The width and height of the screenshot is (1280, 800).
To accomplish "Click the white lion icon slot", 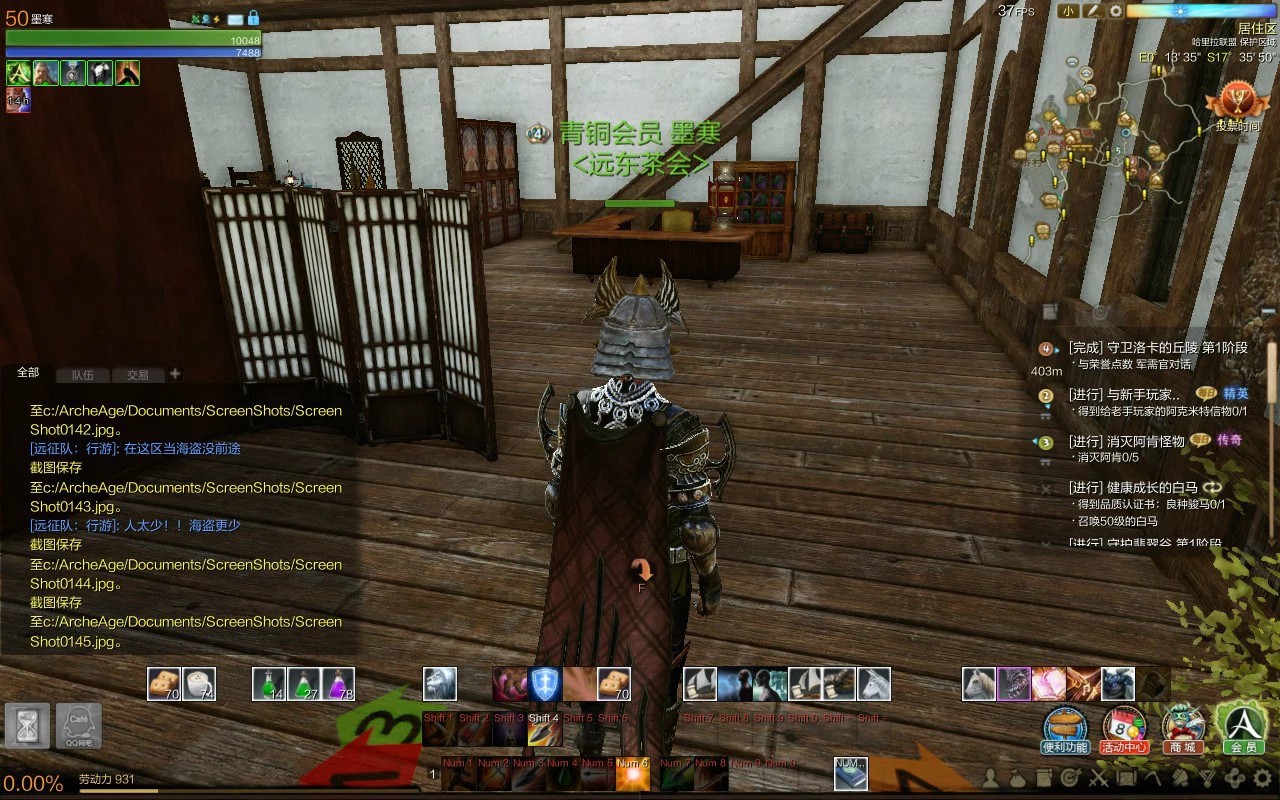I will point(440,684).
